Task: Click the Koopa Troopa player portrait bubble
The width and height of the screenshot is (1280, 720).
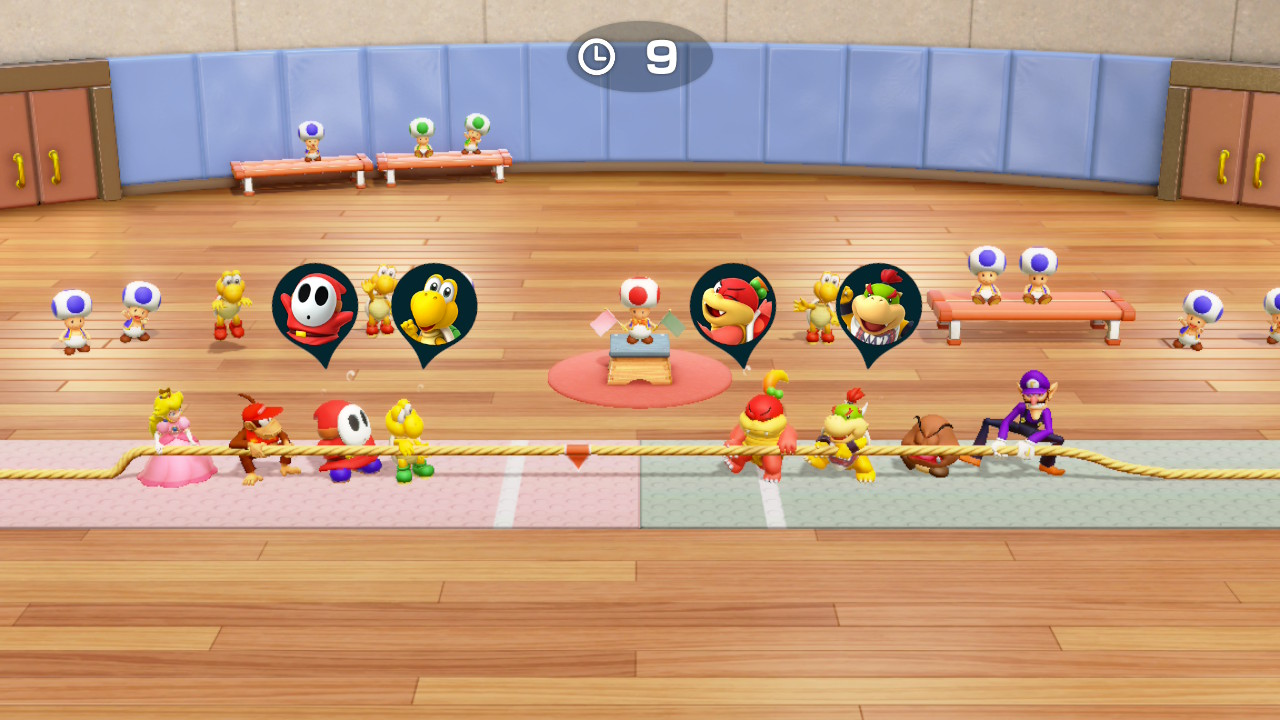Action: coord(433,307)
